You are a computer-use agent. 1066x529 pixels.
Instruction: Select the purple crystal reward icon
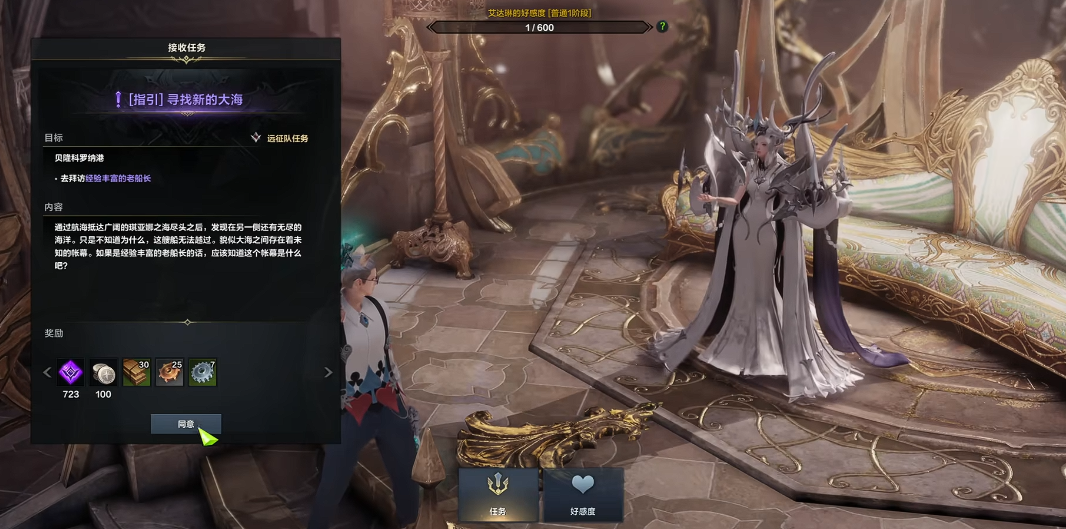[x=71, y=373]
